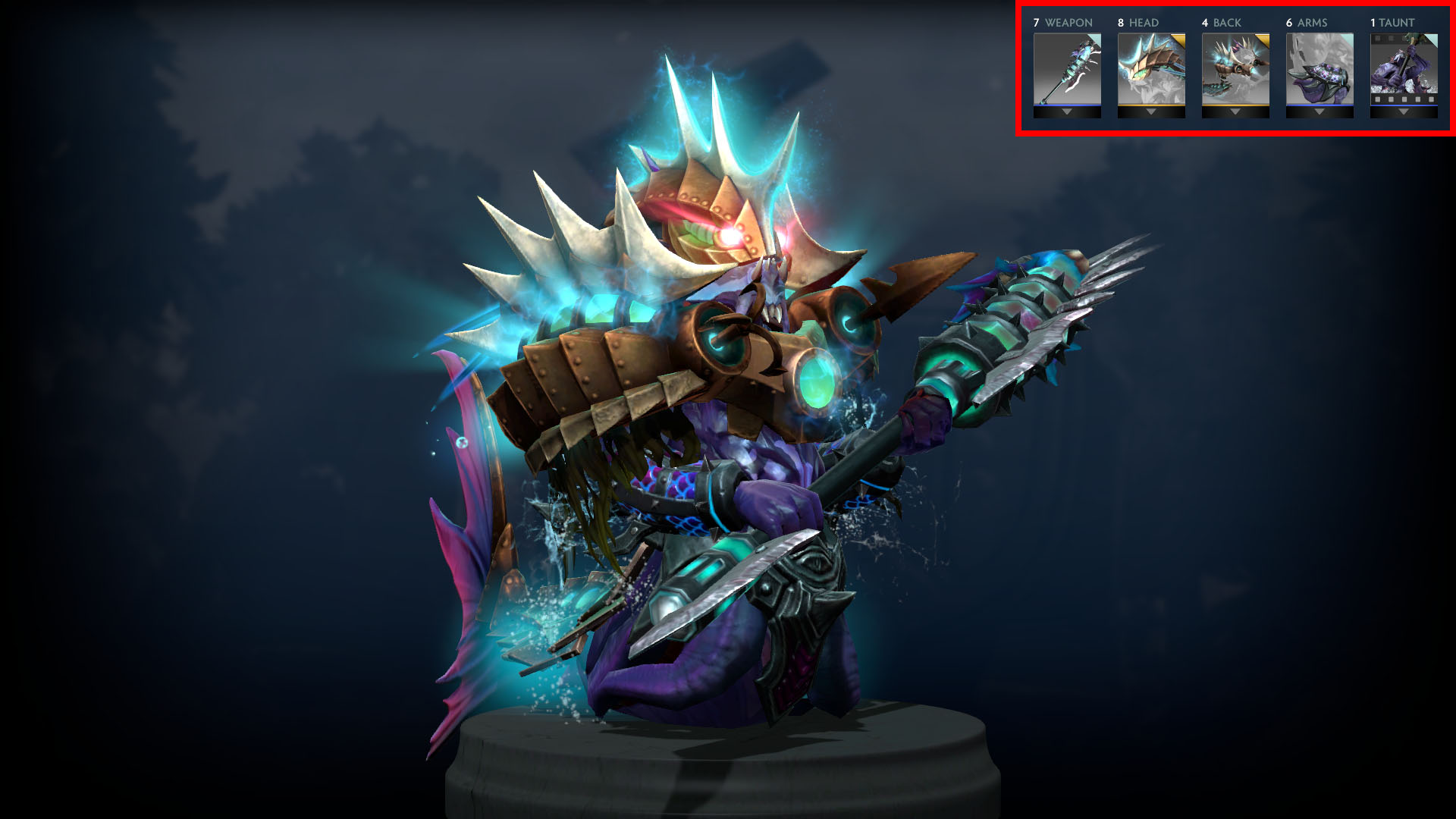Viewport: 1456px width, 819px height.
Task: Select the "8 HEAD" slot label
Action: click(1137, 22)
